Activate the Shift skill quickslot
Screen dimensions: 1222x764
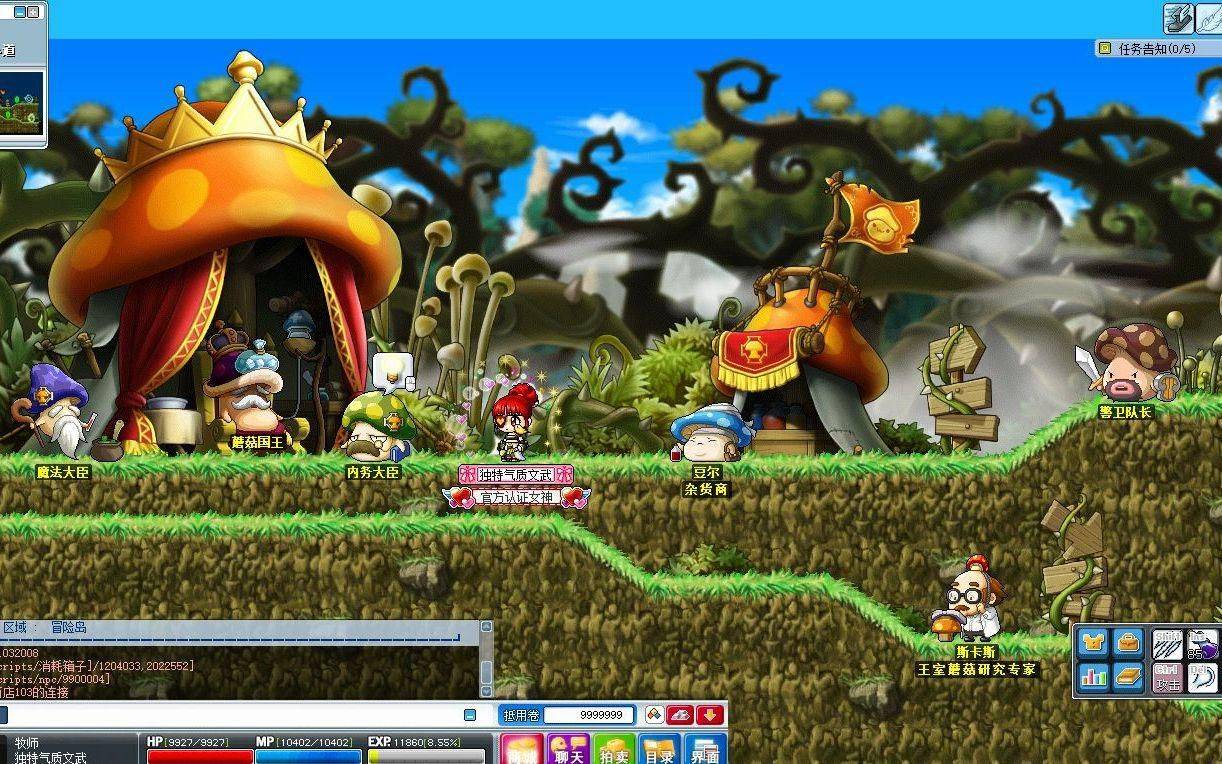click(1167, 644)
